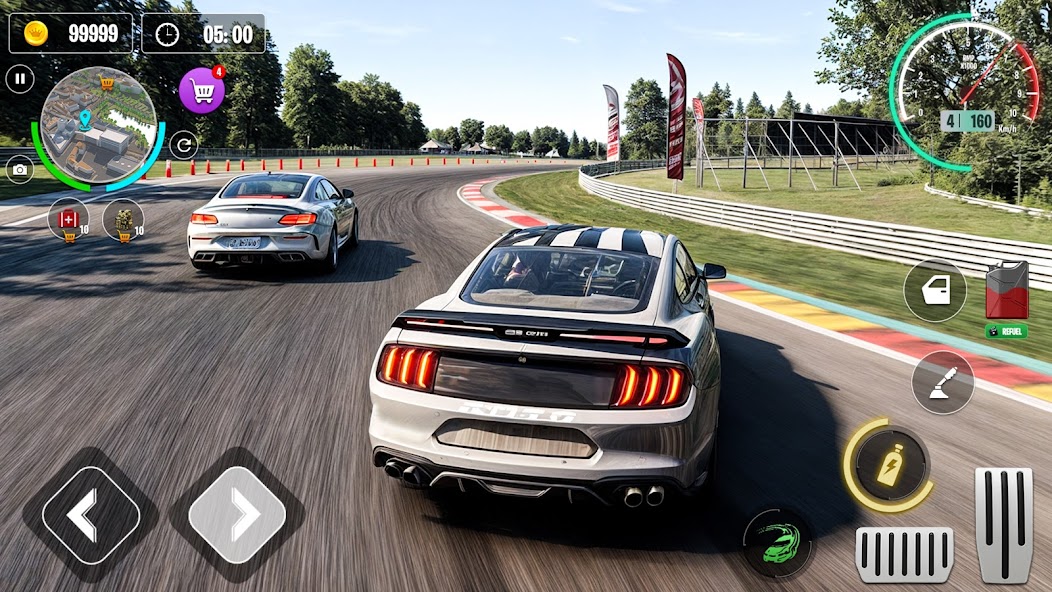
Task: Hit the circular arrow reset button
Action: (183, 146)
